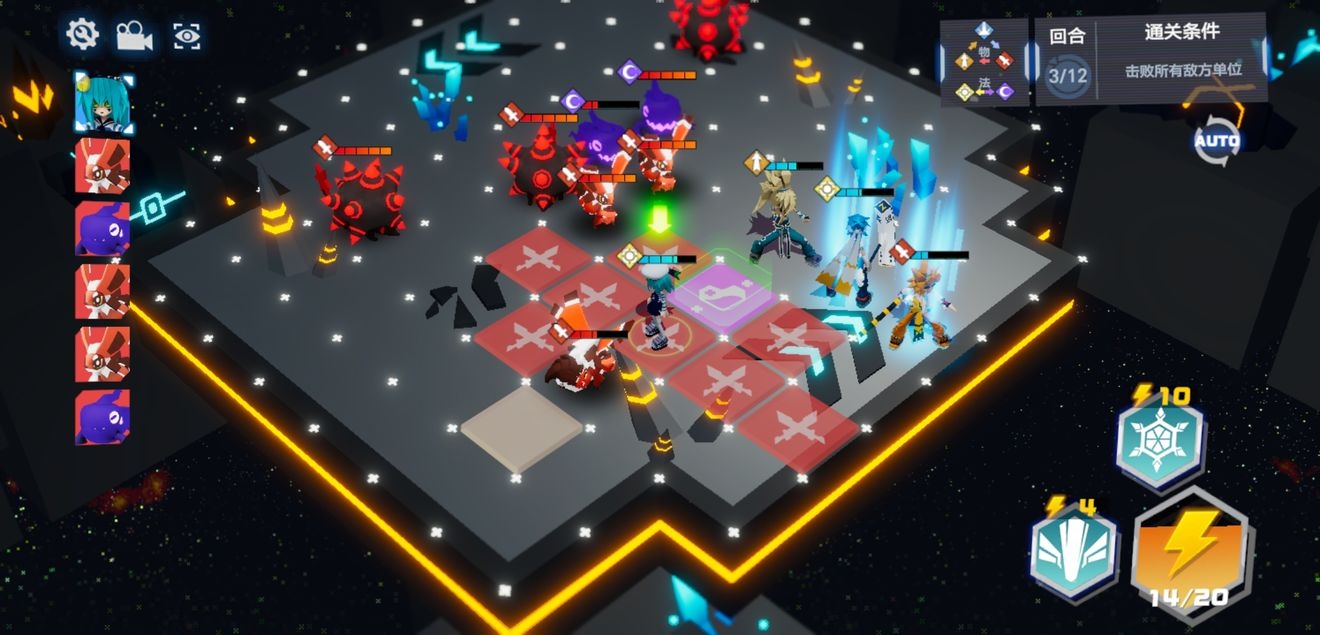Toggle AUTO battle mode
The image size is (1320, 635).
pos(1216,141)
